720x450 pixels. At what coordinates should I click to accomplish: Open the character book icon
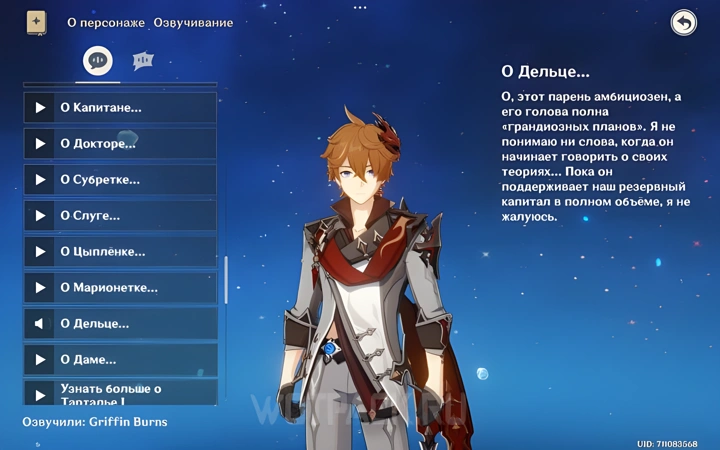click(37, 22)
